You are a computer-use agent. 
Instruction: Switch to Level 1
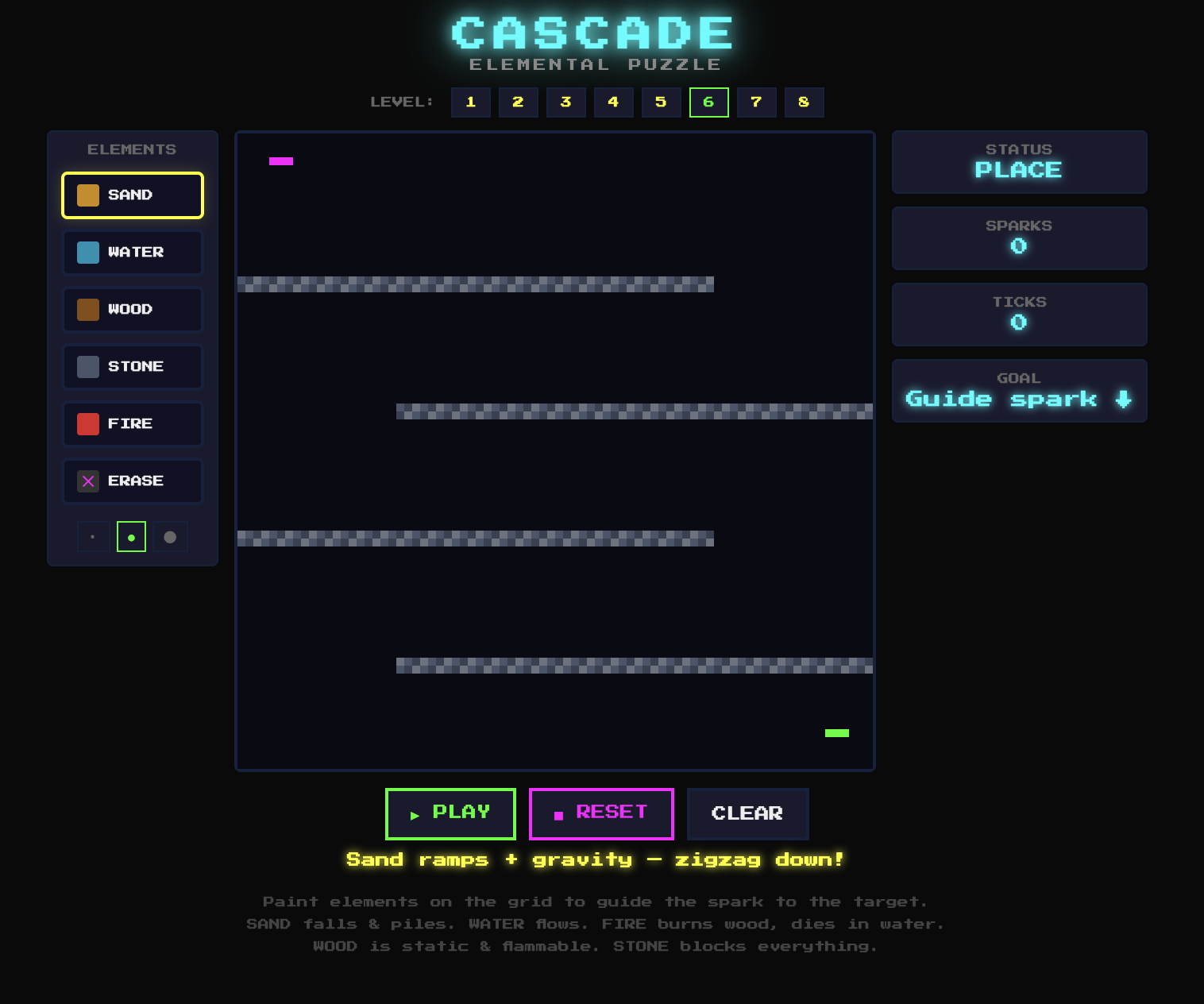click(x=470, y=102)
